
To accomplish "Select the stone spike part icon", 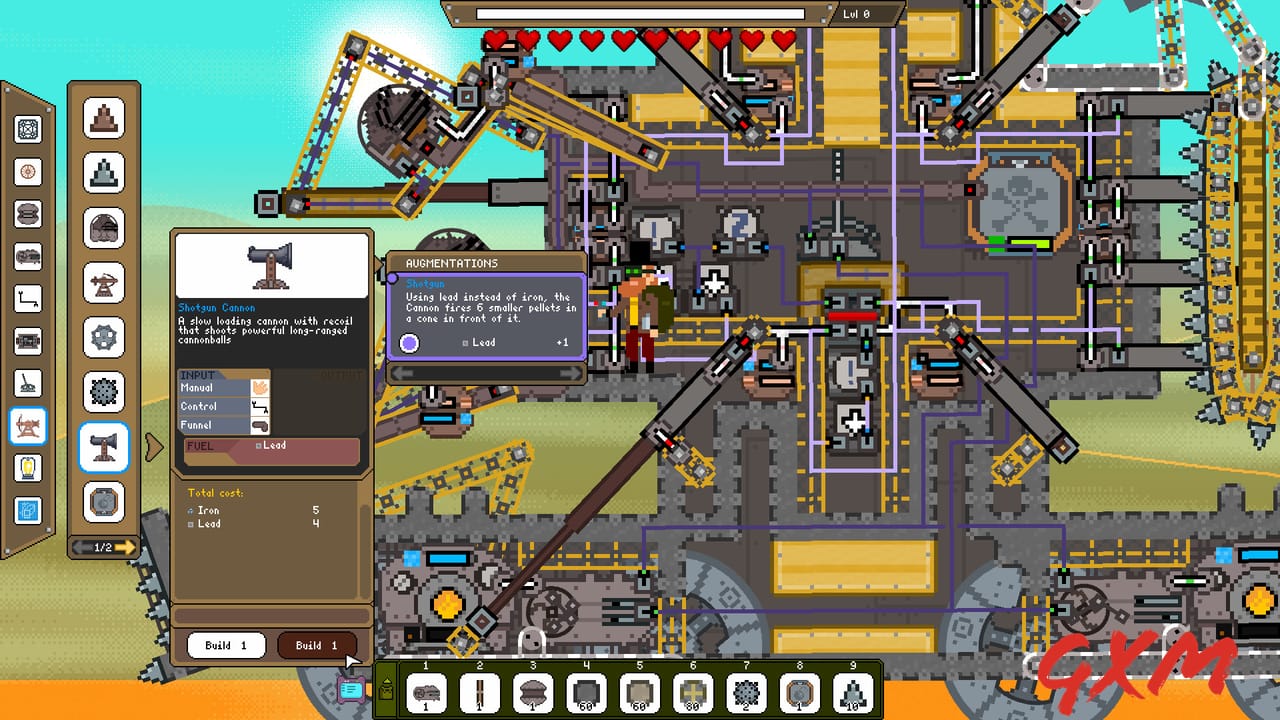I will tap(105, 171).
